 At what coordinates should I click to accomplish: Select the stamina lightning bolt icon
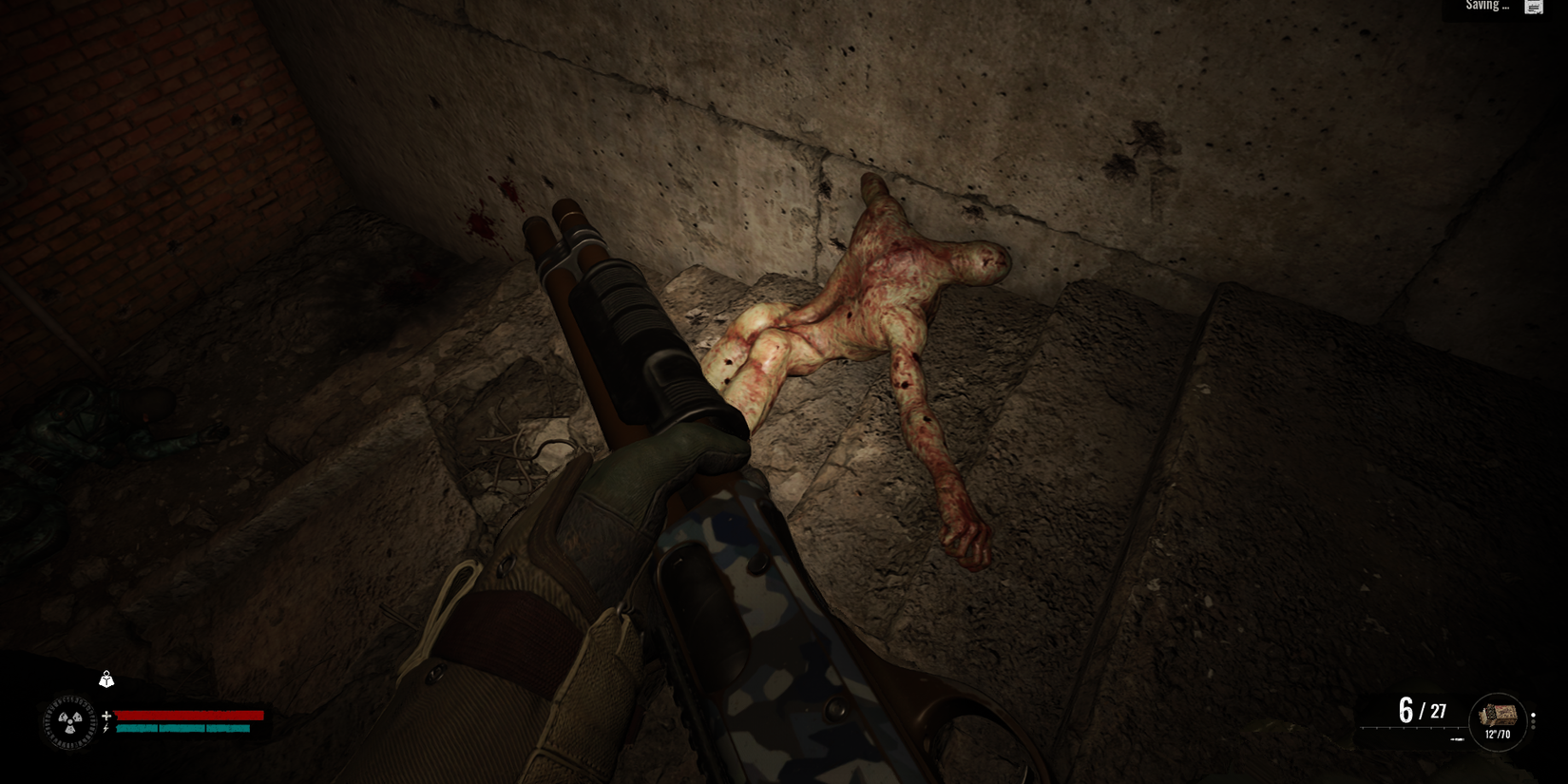click(105, 728)
